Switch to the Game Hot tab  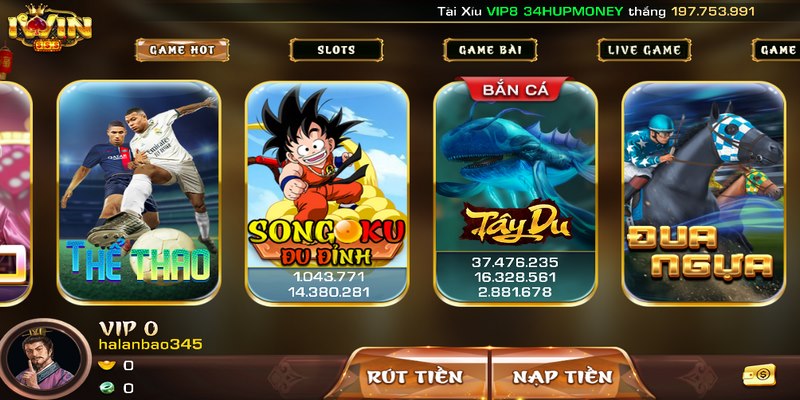click(x=182, y=49)
